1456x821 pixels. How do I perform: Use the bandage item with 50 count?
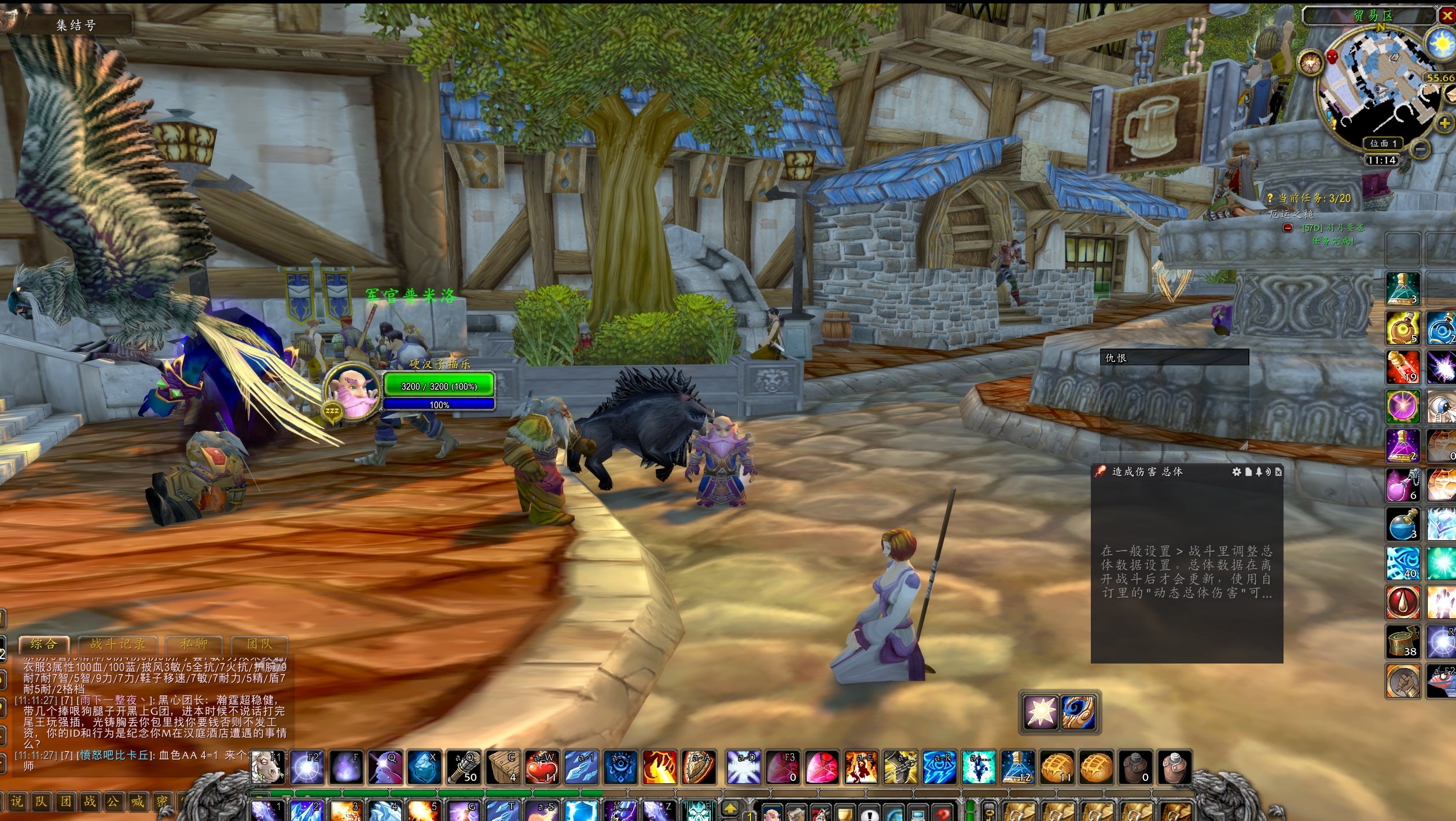point(464,767)
